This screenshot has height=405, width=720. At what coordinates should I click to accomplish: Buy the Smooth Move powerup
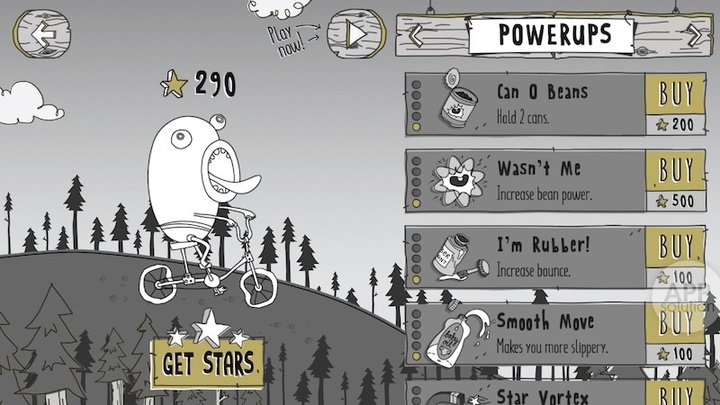pyautogui.click(x=676, y=332)
